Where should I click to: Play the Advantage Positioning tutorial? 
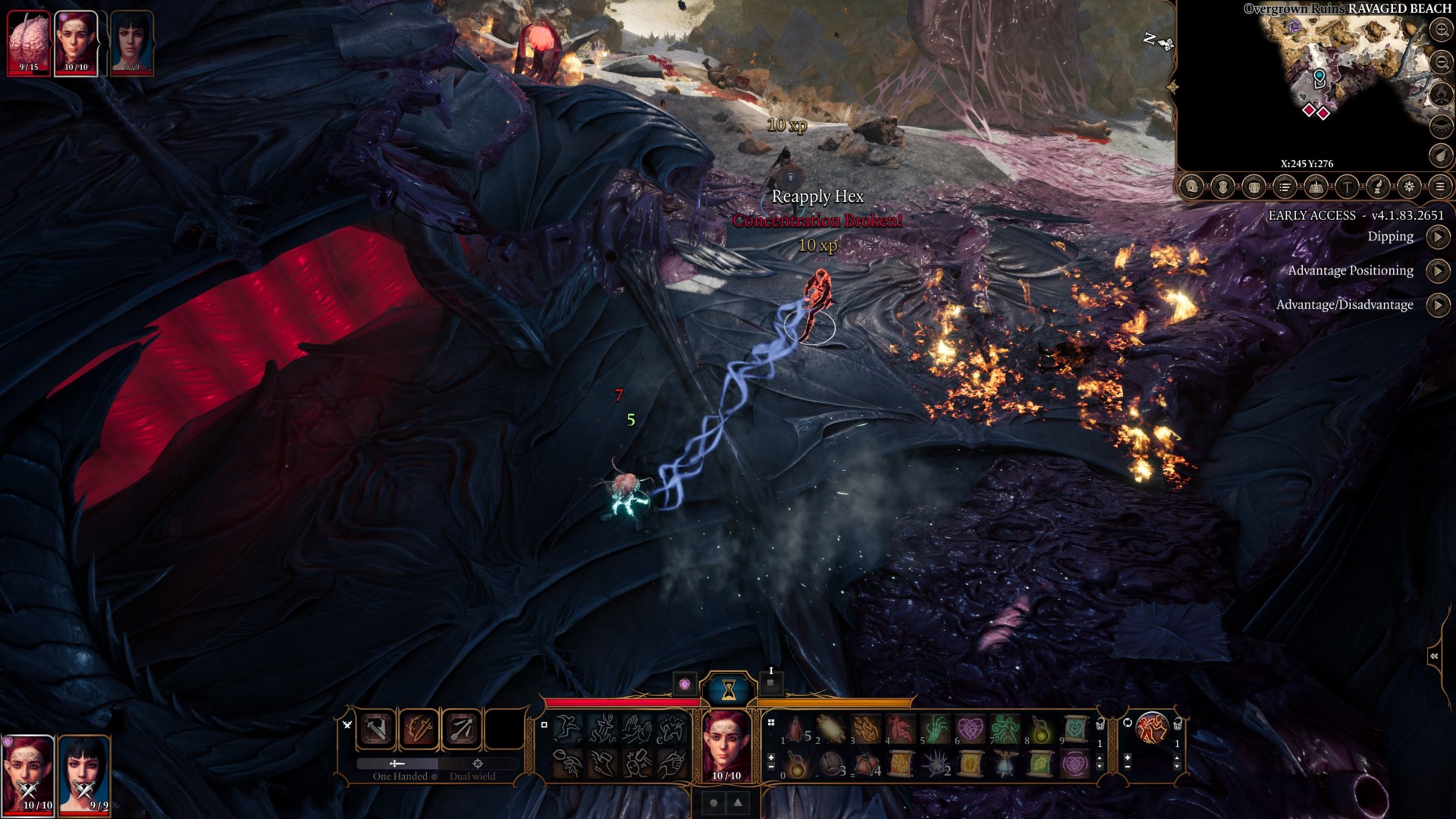[1437, 271]
